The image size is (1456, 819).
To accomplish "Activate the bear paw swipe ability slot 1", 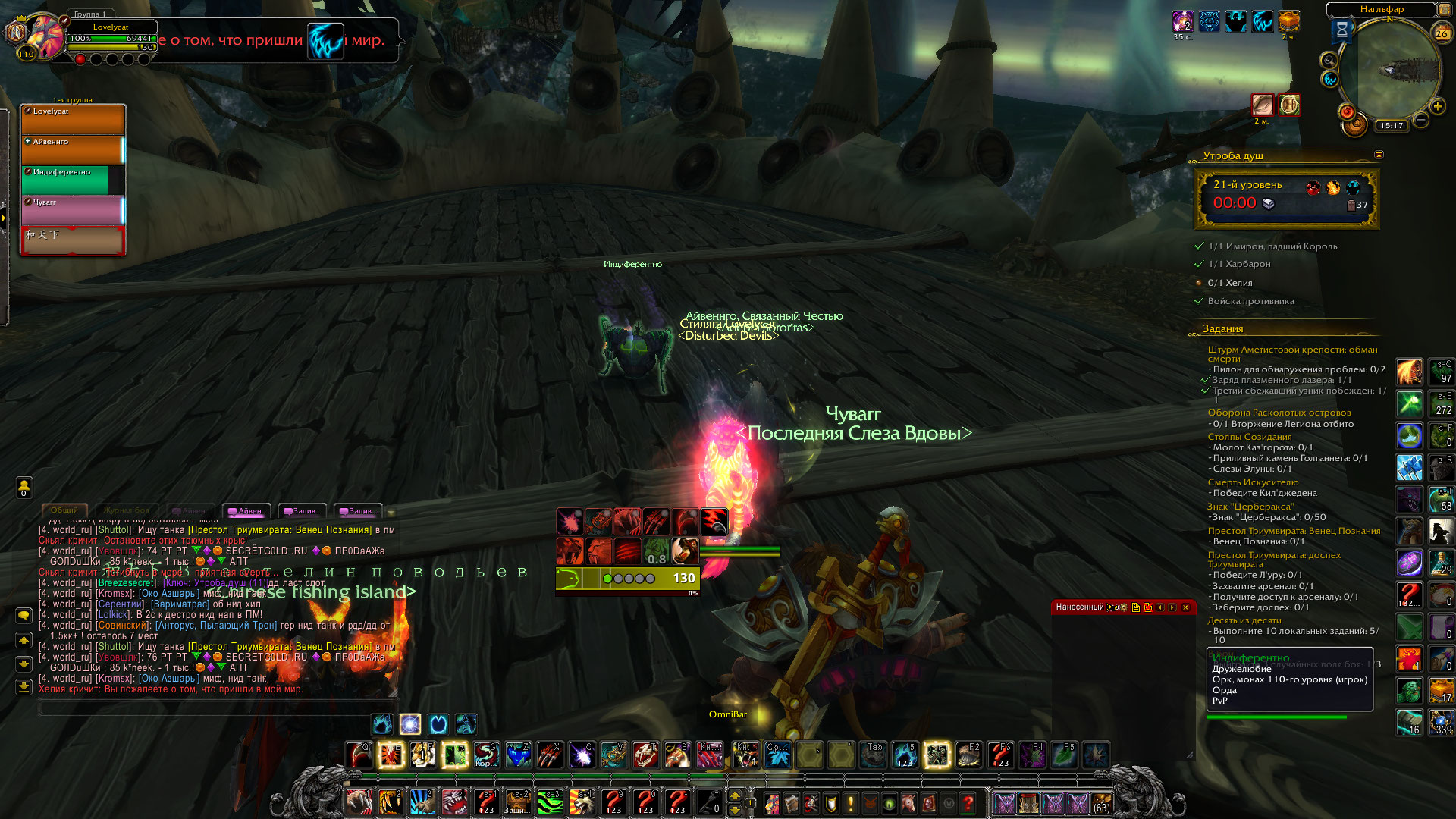I will pos(359,802).
